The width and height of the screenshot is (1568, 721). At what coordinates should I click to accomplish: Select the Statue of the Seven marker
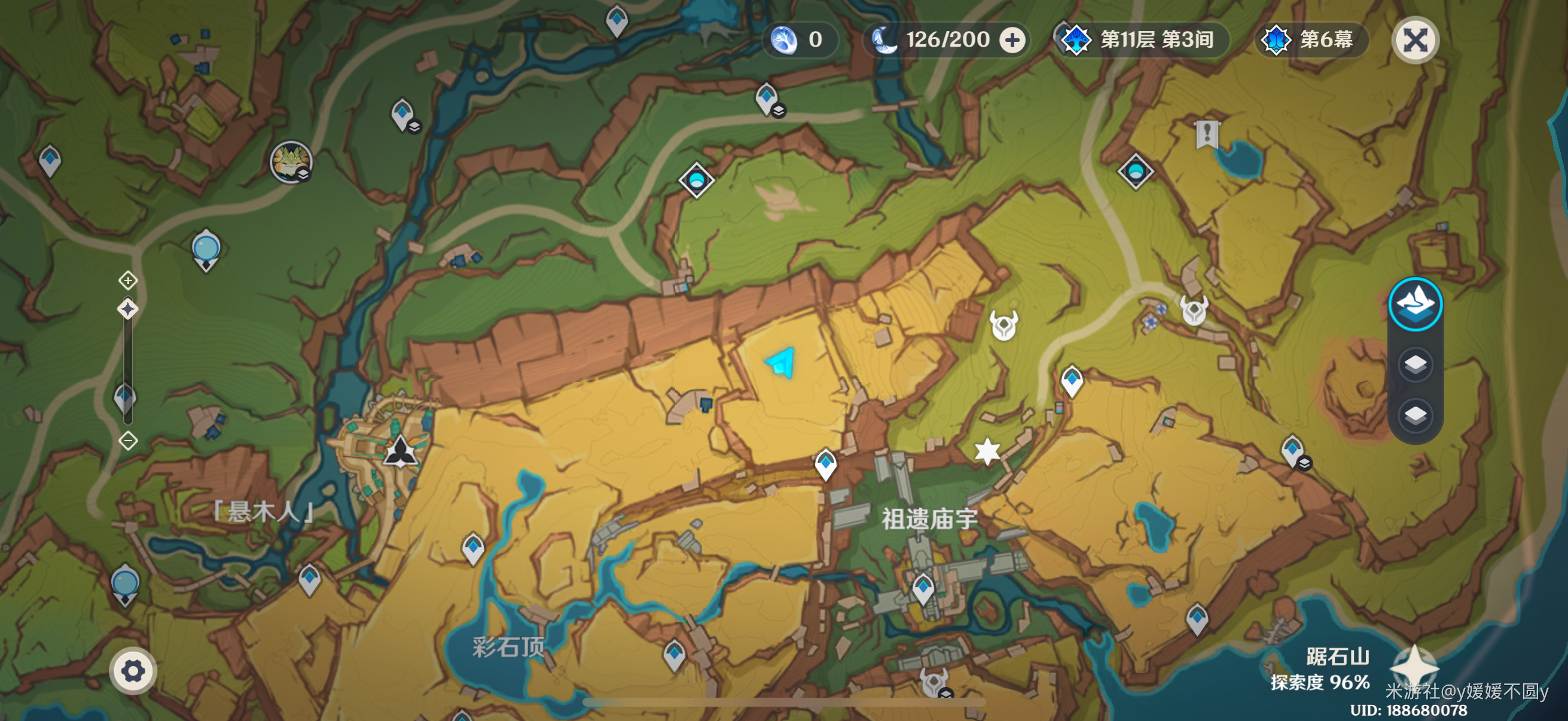click(400, 451)
